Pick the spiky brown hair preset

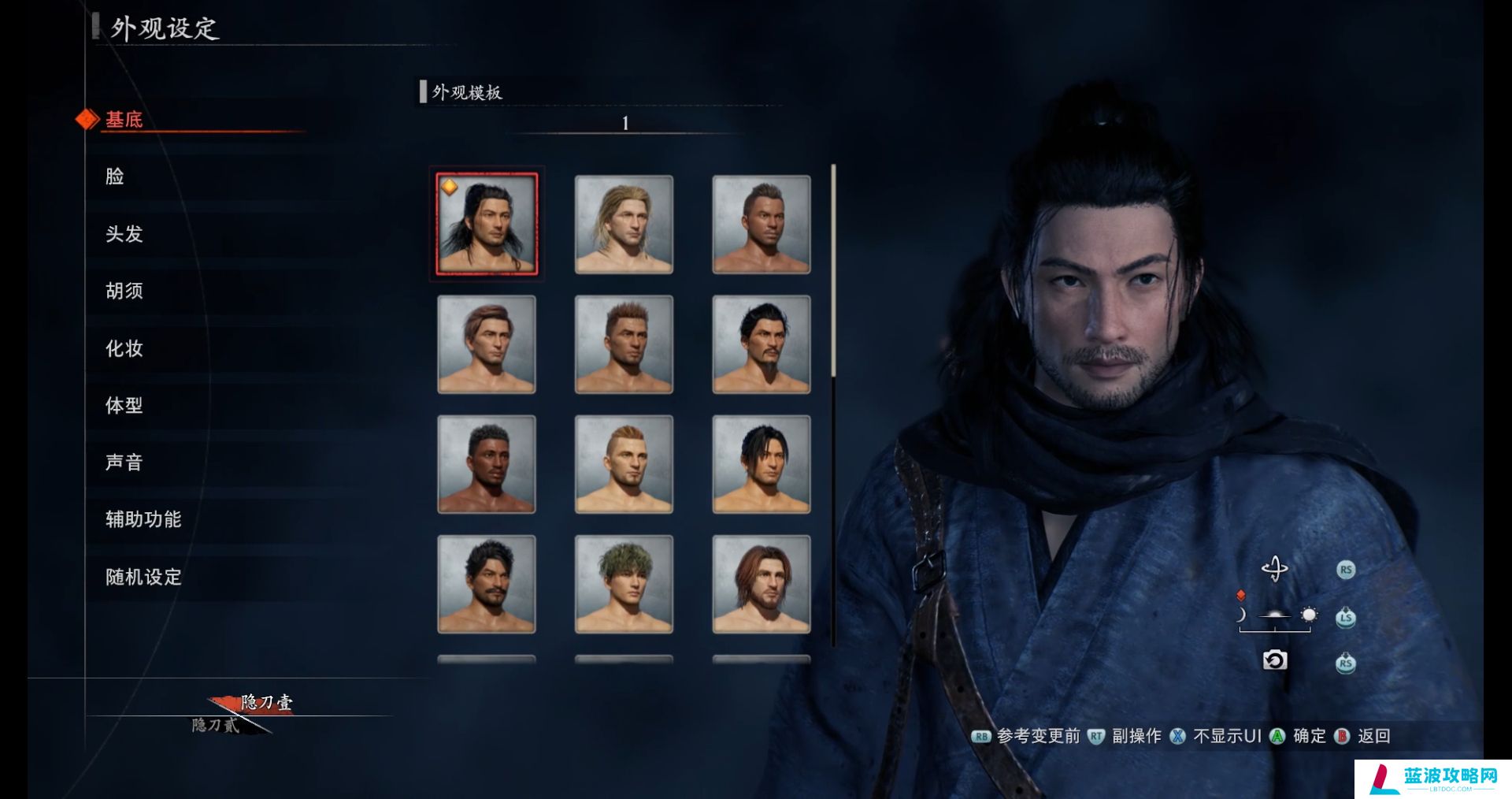coord(624,344)
